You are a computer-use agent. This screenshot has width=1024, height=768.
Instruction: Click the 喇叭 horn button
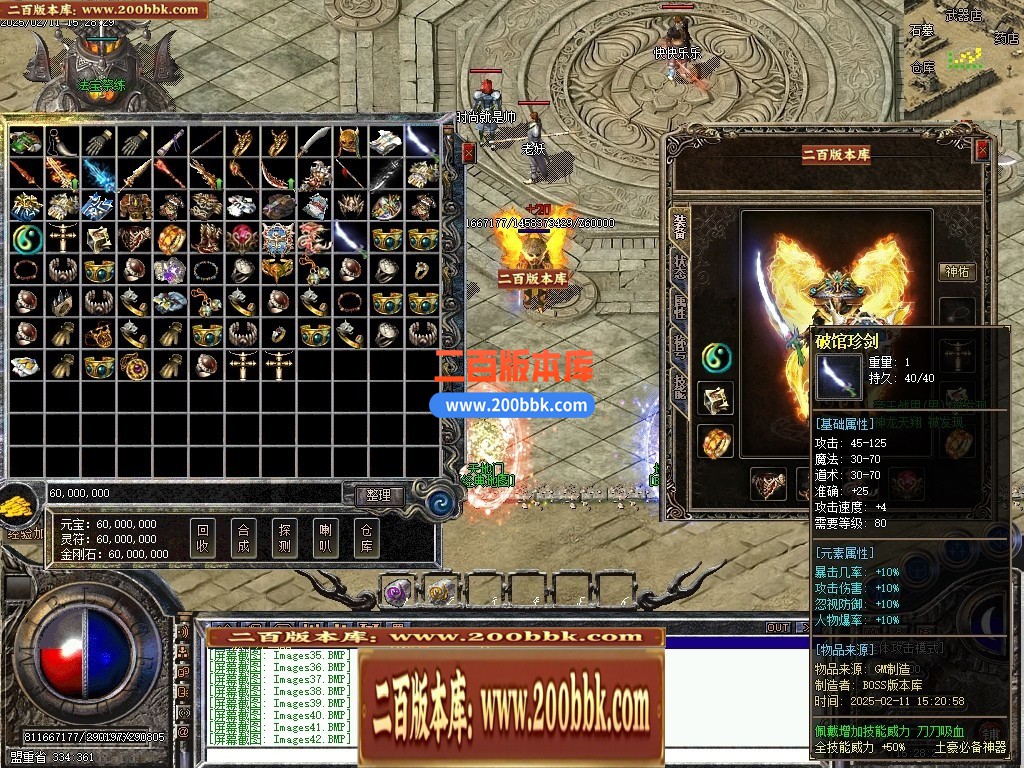click(325, 539)
